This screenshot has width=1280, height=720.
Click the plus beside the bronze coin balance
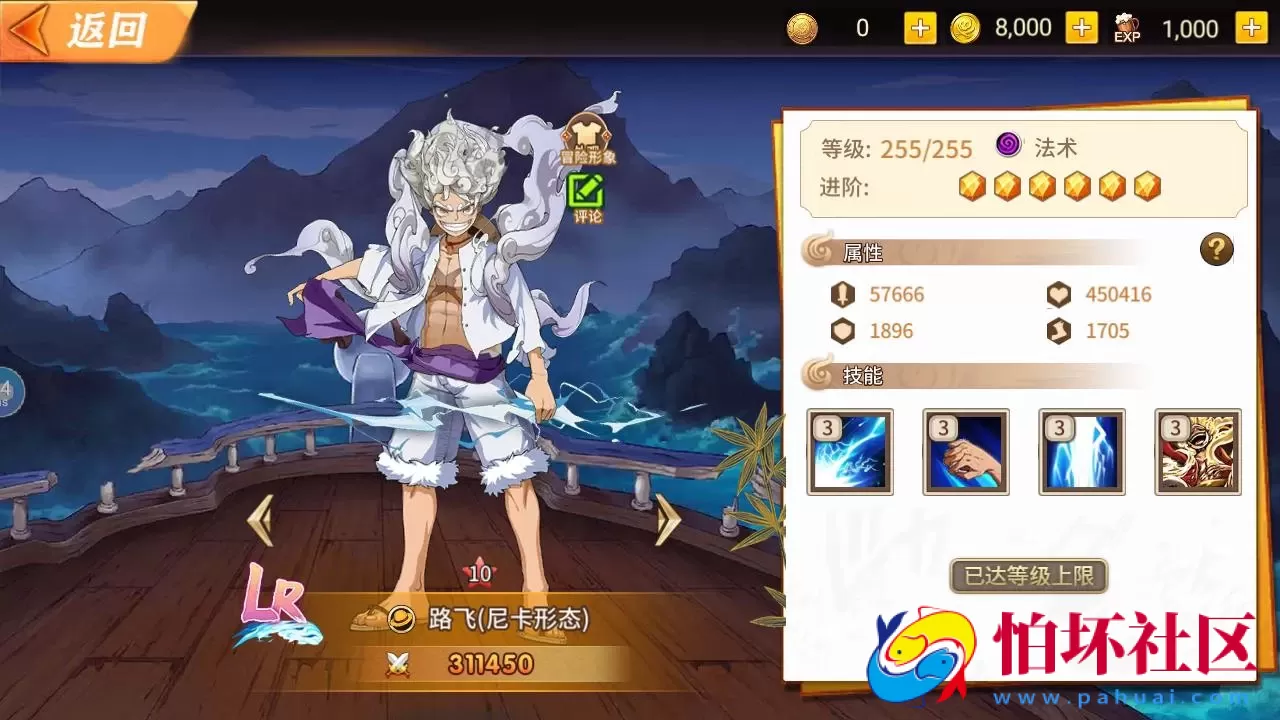click(919, 28)
